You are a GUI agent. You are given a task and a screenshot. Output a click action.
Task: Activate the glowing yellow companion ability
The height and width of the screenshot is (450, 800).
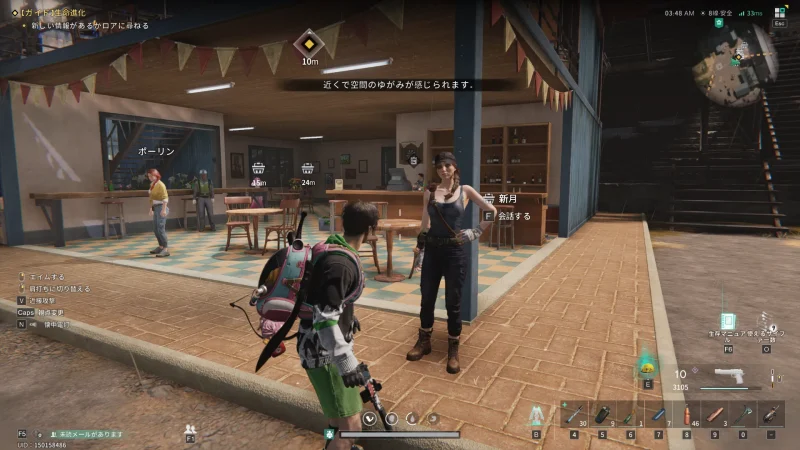click(x=647, y=364)
